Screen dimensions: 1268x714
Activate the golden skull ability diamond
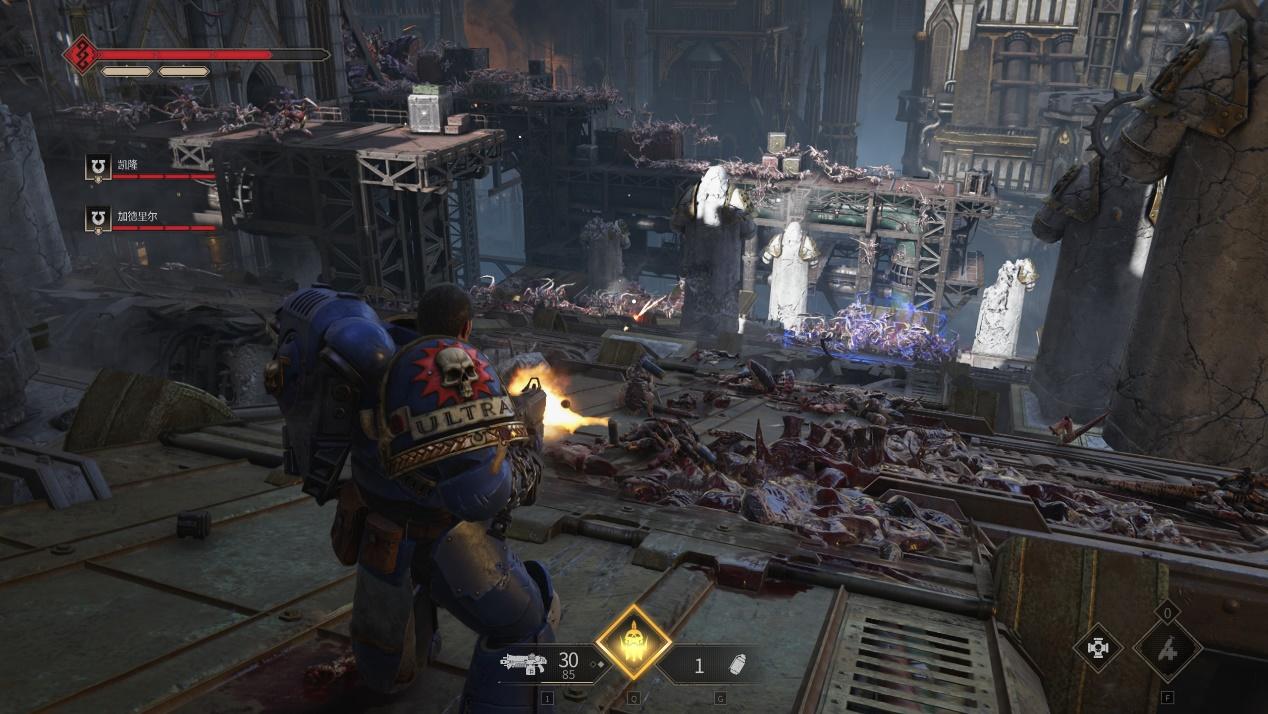pos(634,642)
